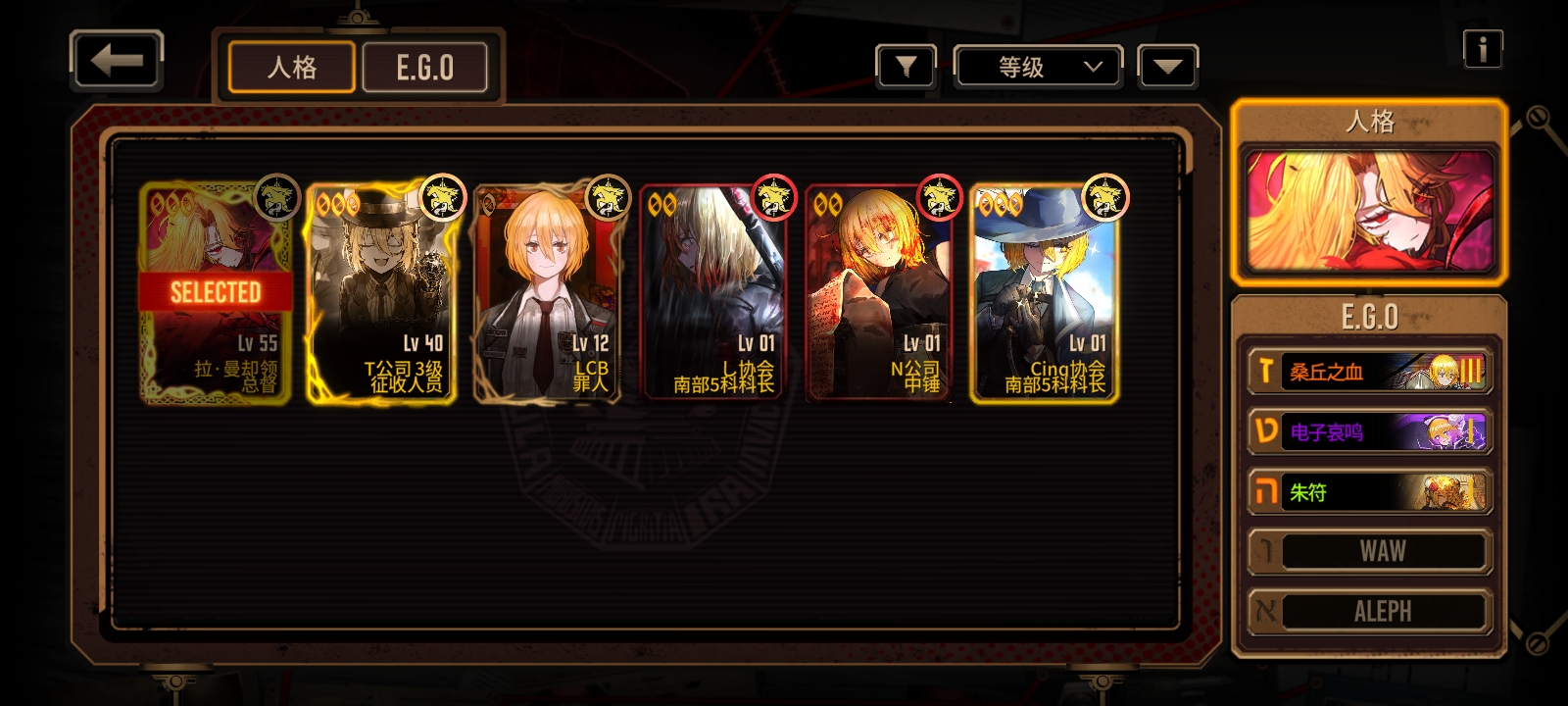Viewport: 1568px width, 706px height.
Task: Choose the 电子哀鸣 E.G.O slot
Action: point(1369,431)
